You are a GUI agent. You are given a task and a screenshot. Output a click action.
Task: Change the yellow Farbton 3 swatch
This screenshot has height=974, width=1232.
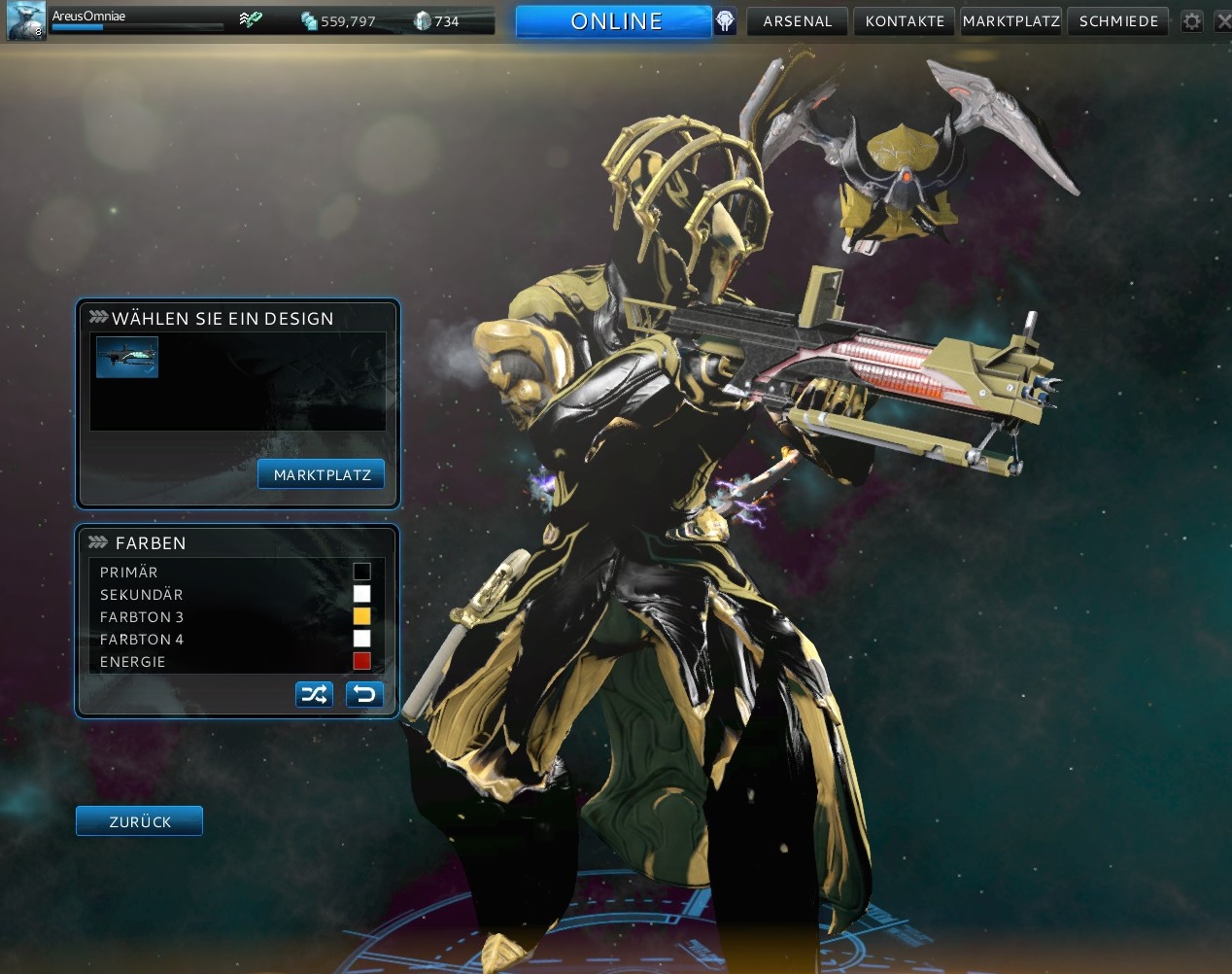tap(361, 616)
